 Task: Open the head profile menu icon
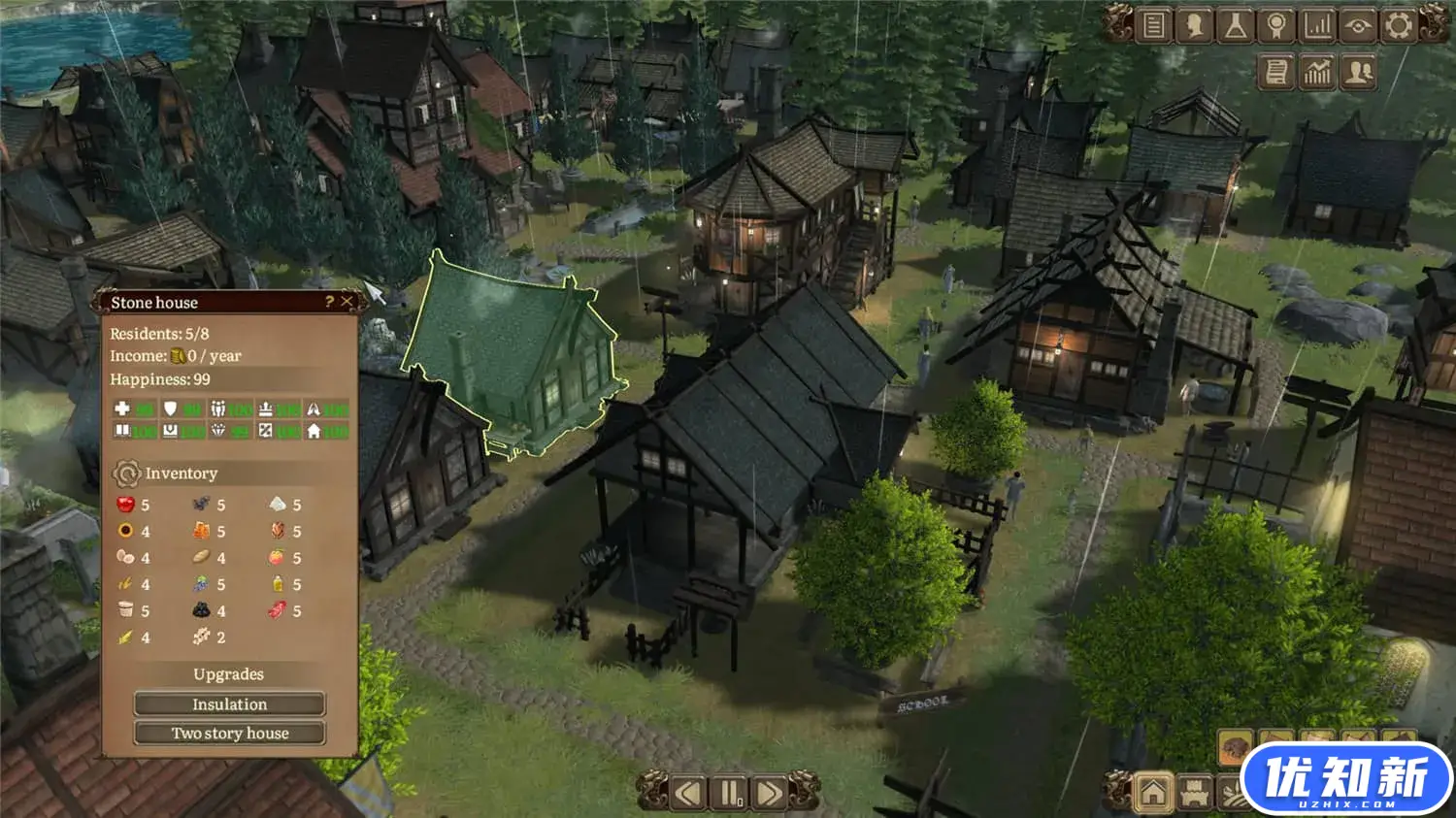pyautogui.click(x=1195, y=25)
